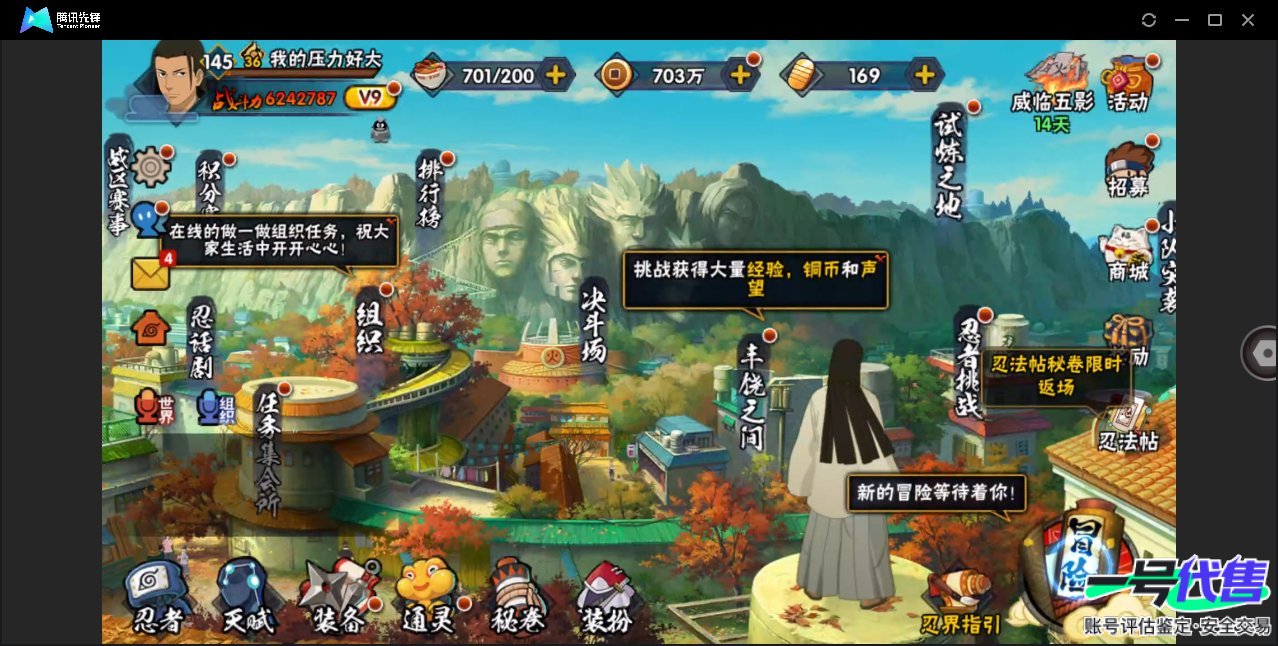Open the 排行榜 leaderboard
Image resolution: width=1278 pixels, height=646 pixels.
[x=431, y=191]
